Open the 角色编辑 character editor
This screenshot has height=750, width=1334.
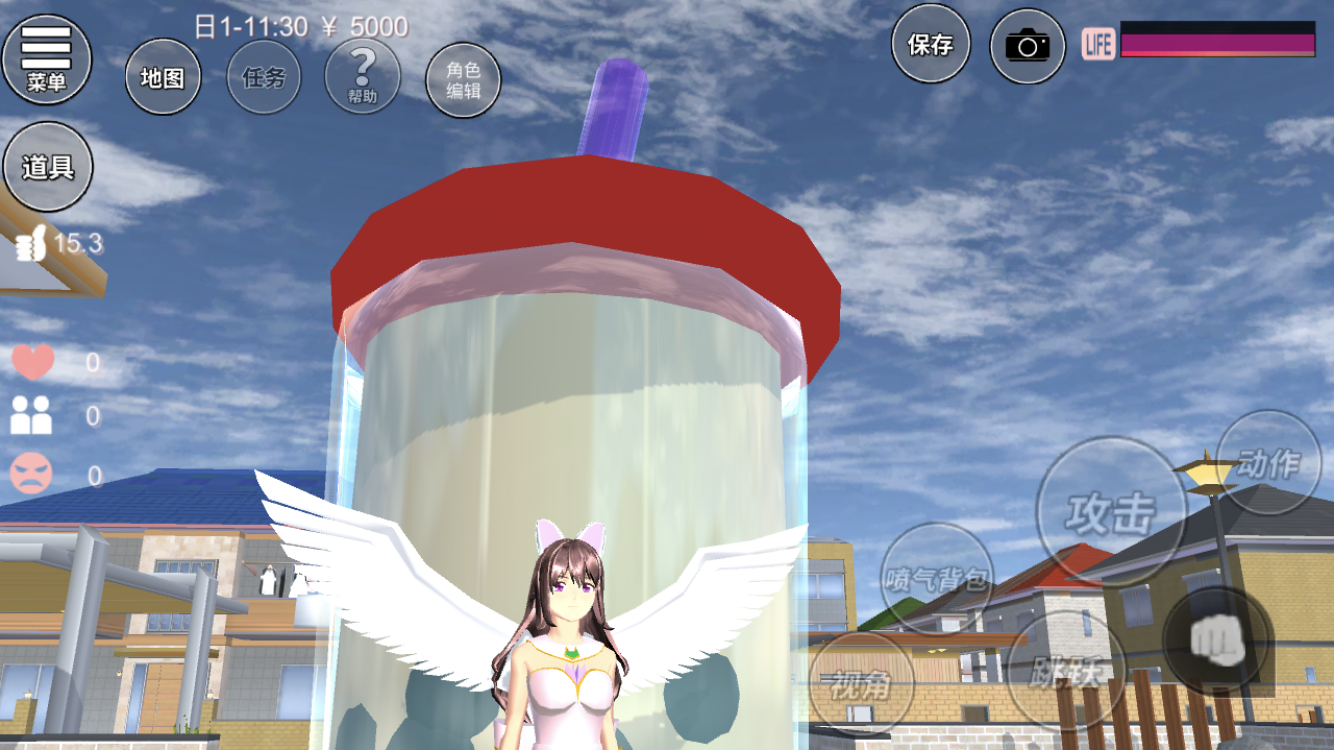[x=462, y=79]
